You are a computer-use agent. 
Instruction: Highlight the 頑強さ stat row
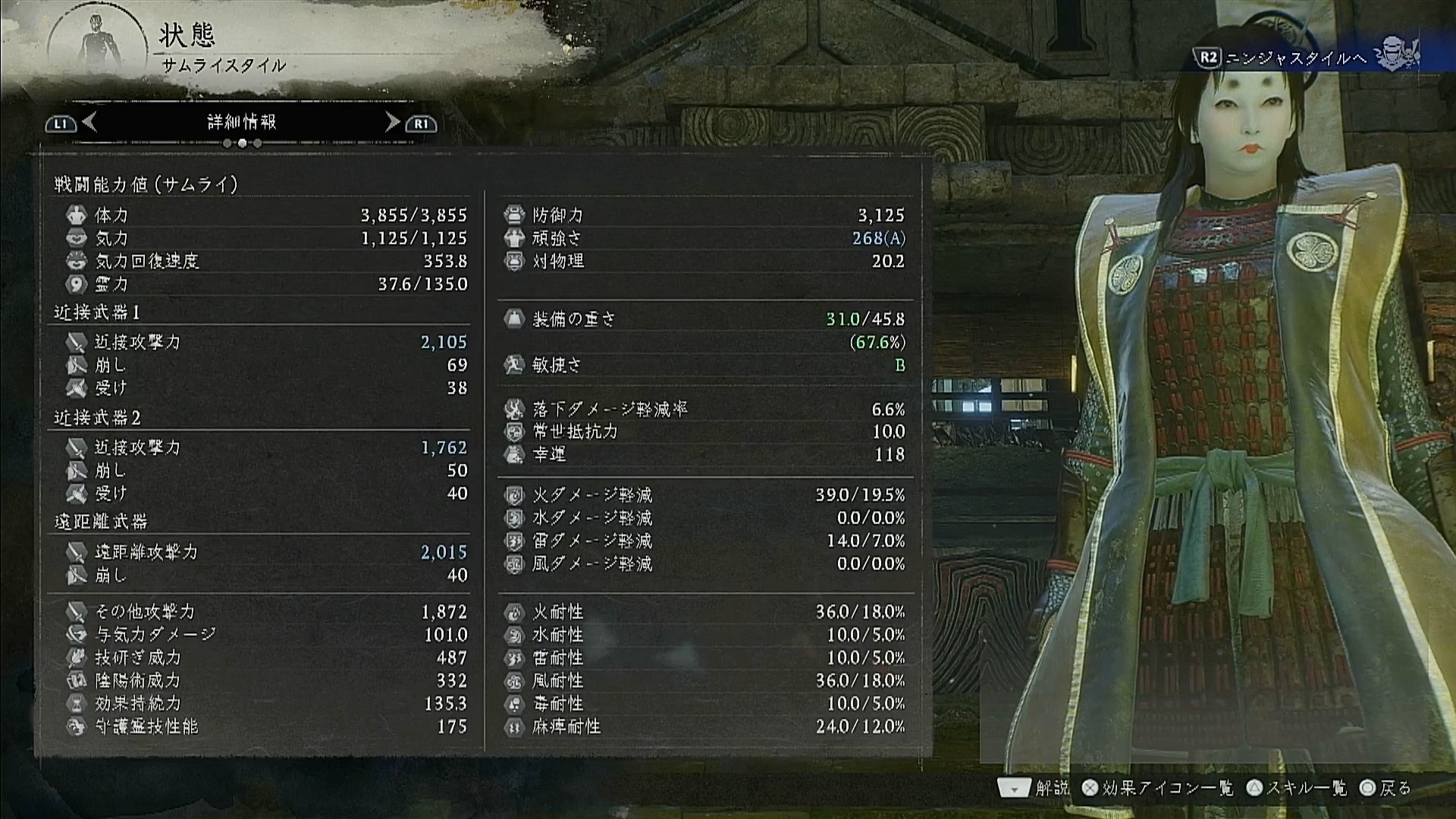coord(704,238)
